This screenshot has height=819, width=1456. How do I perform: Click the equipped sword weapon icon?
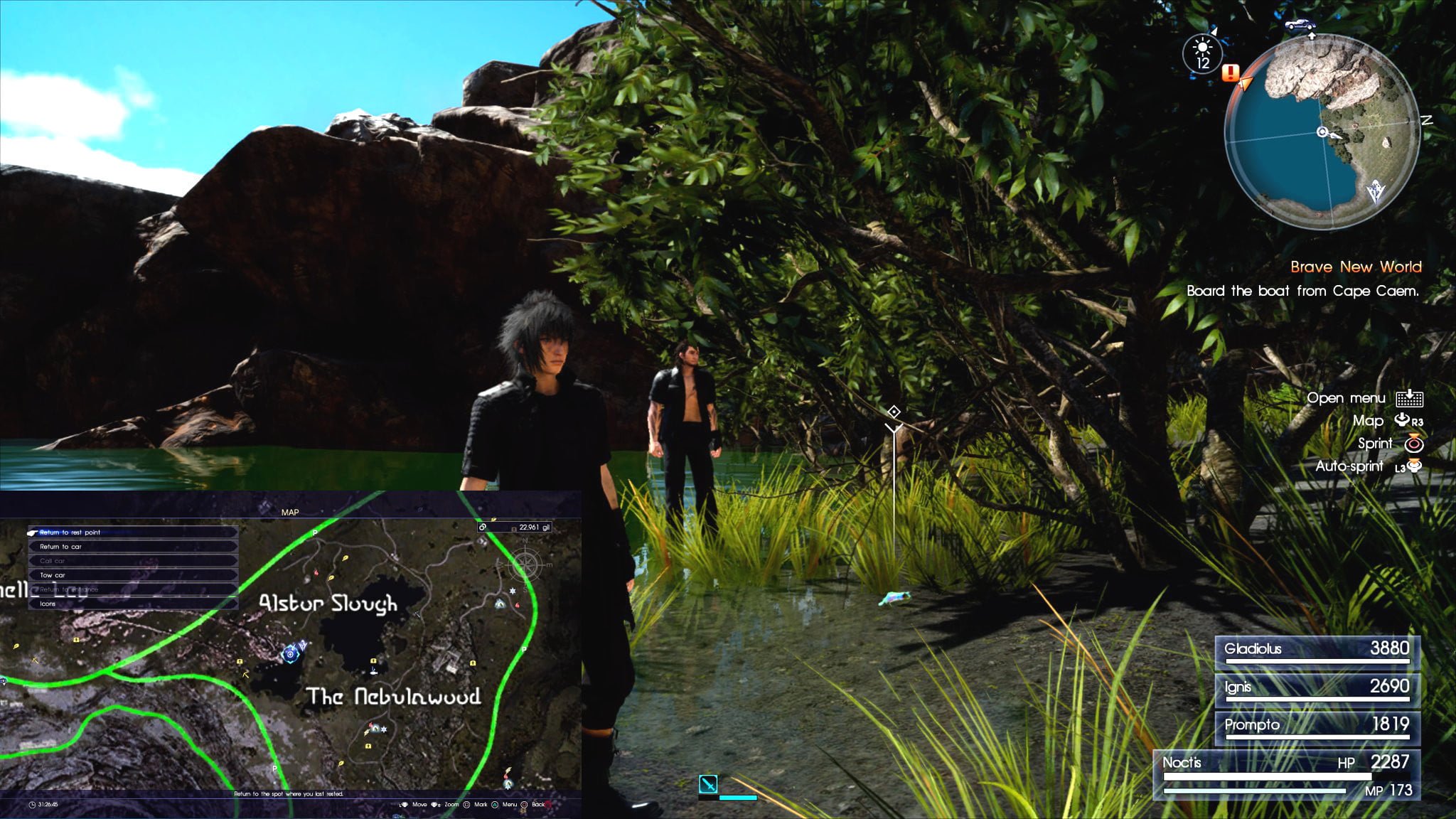pyautogui.click(x=708, y=784)
